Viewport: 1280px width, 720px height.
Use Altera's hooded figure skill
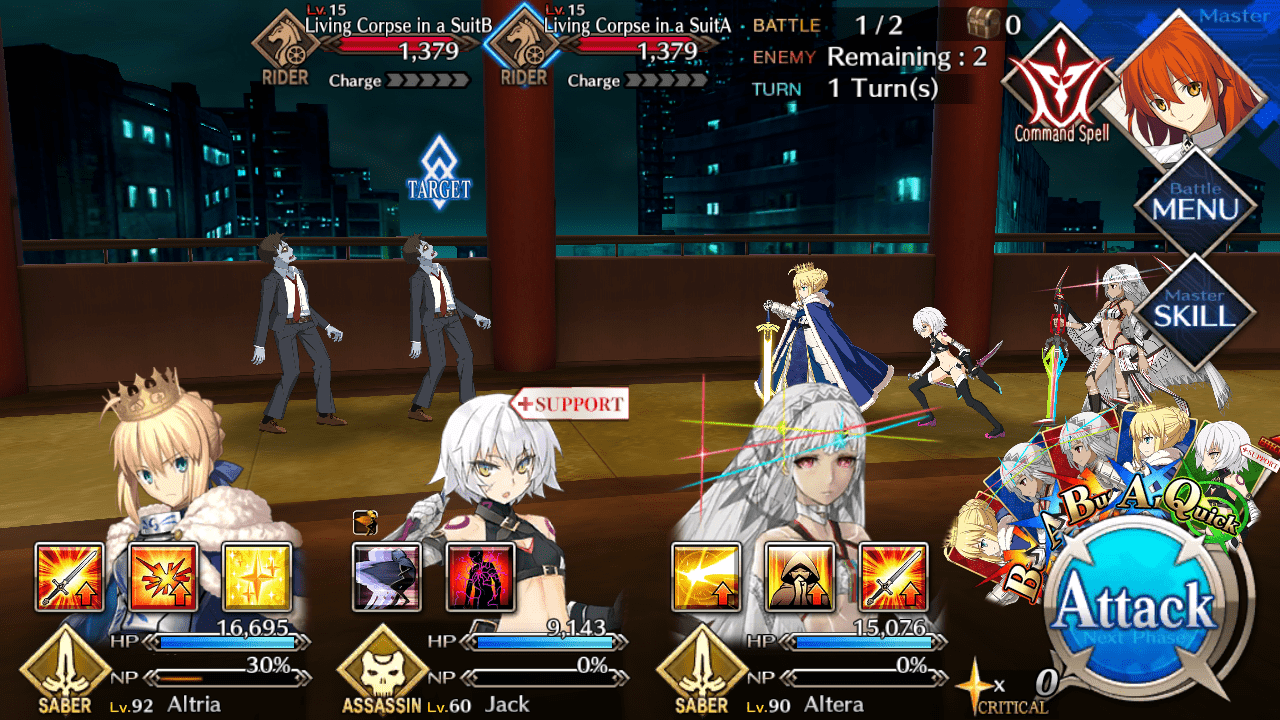799,577
